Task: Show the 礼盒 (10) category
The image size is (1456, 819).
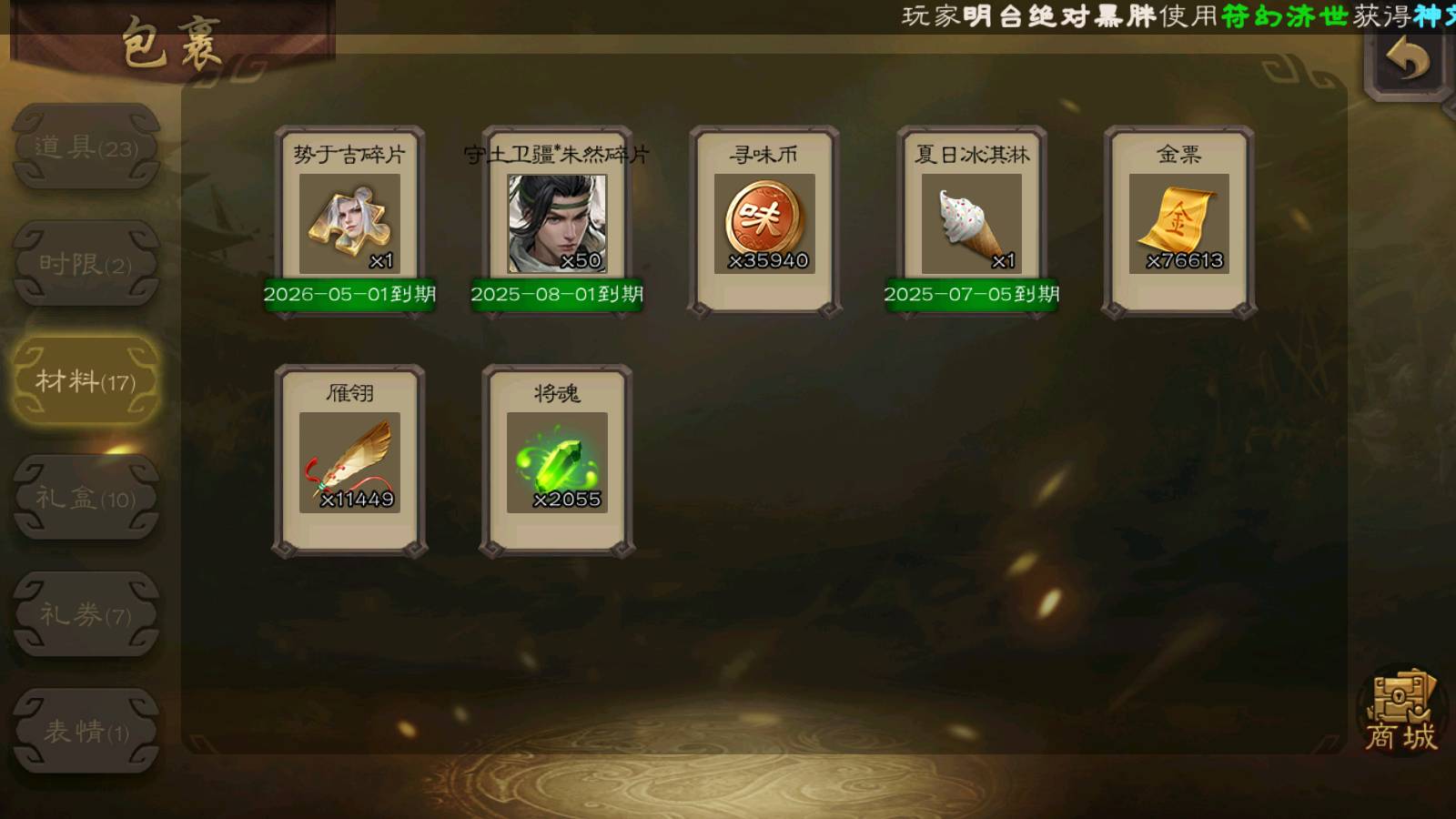Action: [x=86, y=498]
